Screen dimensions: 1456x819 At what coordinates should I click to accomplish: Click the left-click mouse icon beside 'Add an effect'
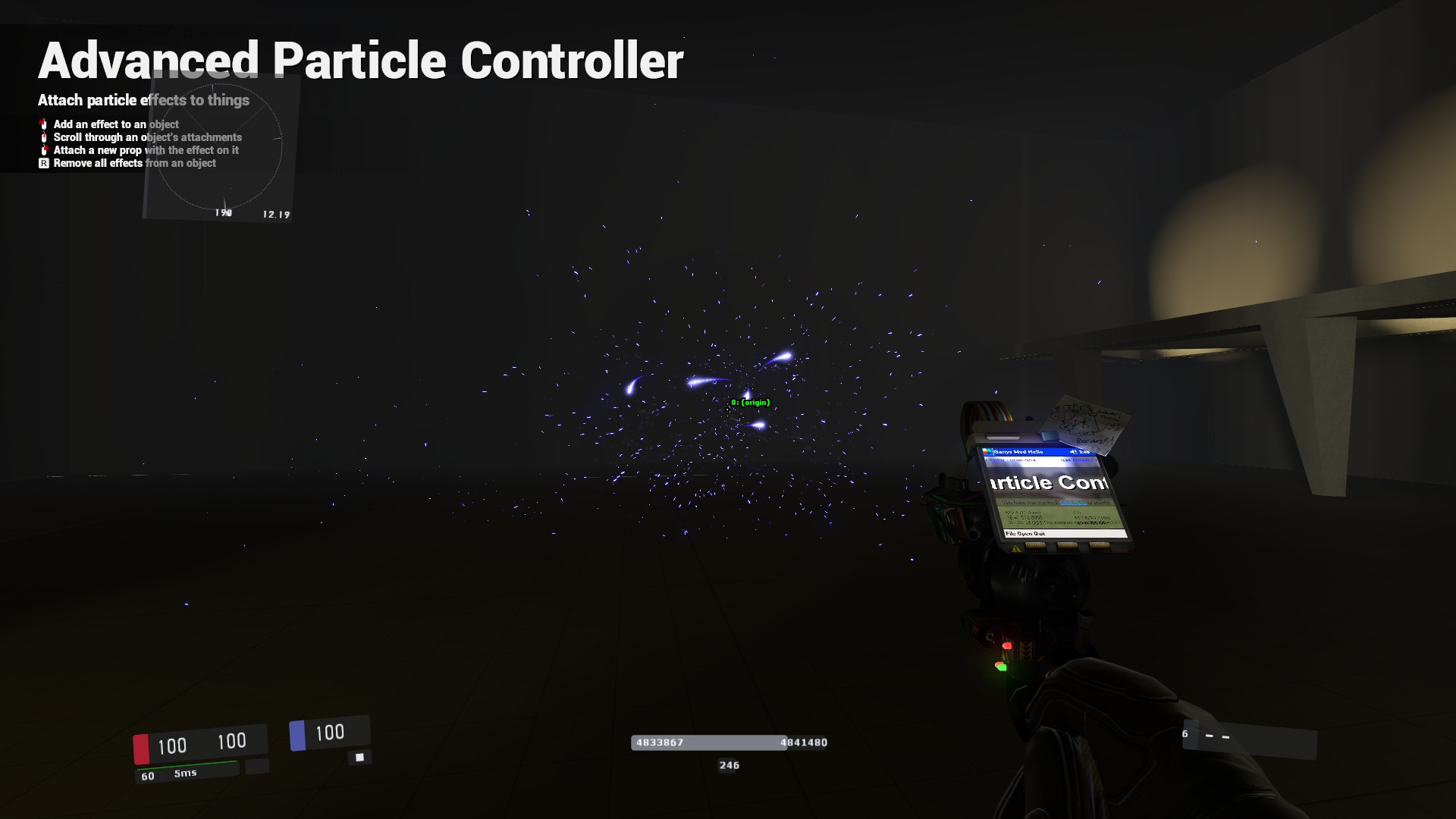point(44,124)
